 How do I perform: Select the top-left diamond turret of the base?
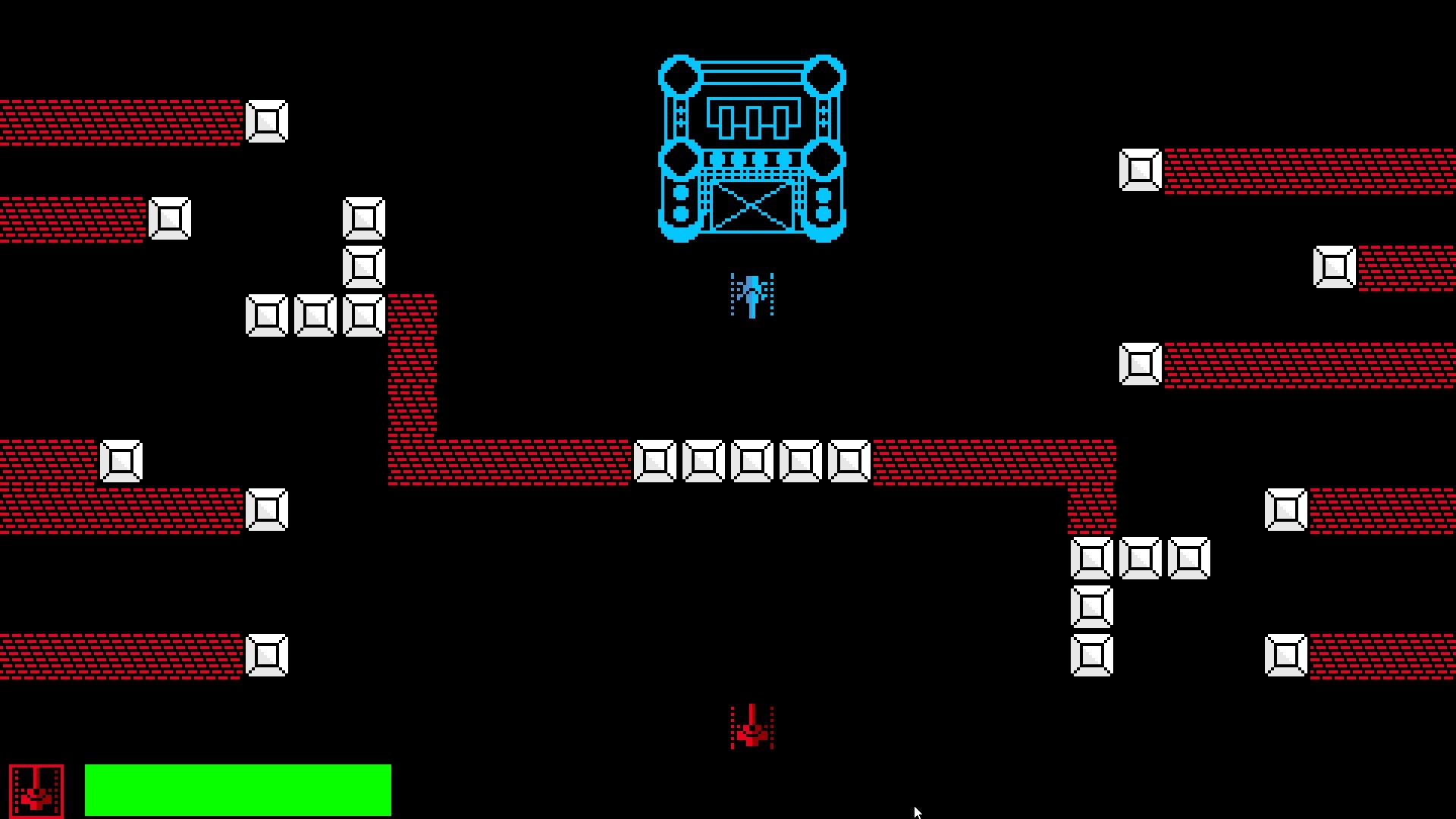(680, 76)
